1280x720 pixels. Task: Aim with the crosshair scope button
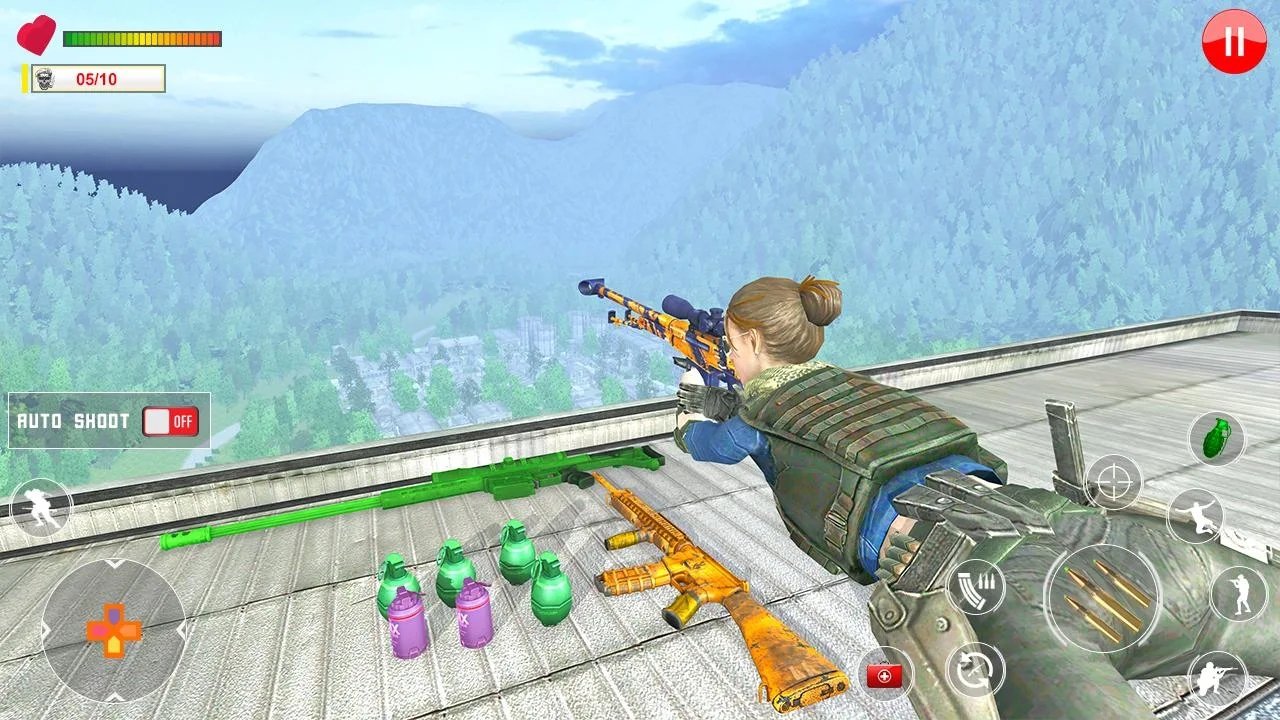[x=1113, y=482]
